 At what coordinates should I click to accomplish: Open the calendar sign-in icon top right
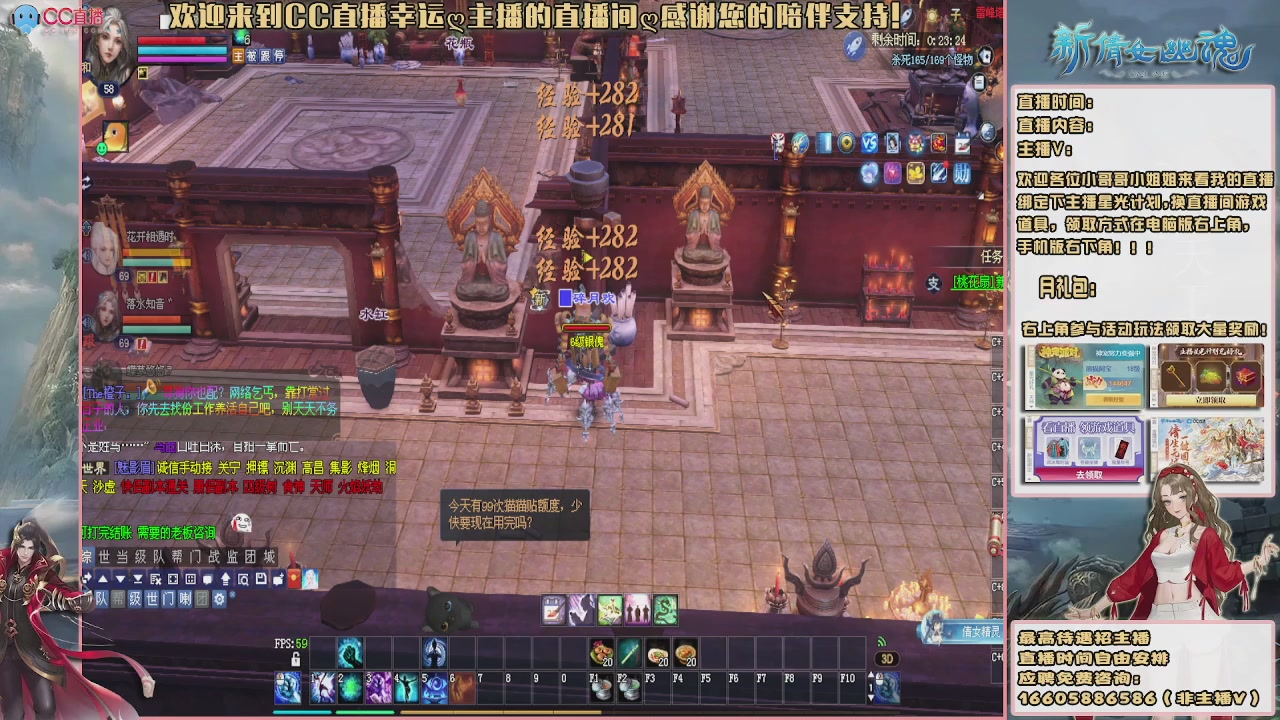[x=964, y=142]
